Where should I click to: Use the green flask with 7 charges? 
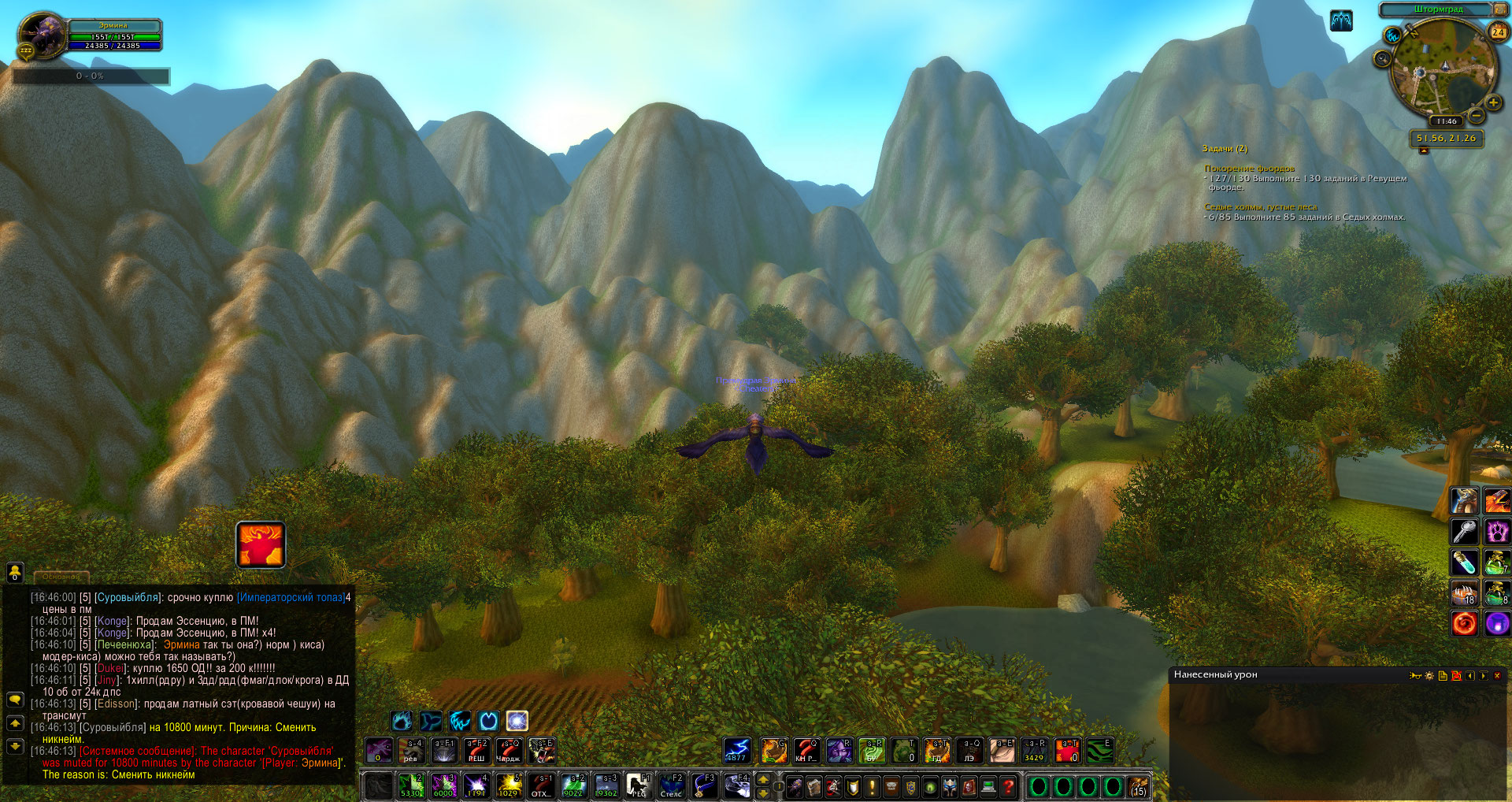point(1496,563)
